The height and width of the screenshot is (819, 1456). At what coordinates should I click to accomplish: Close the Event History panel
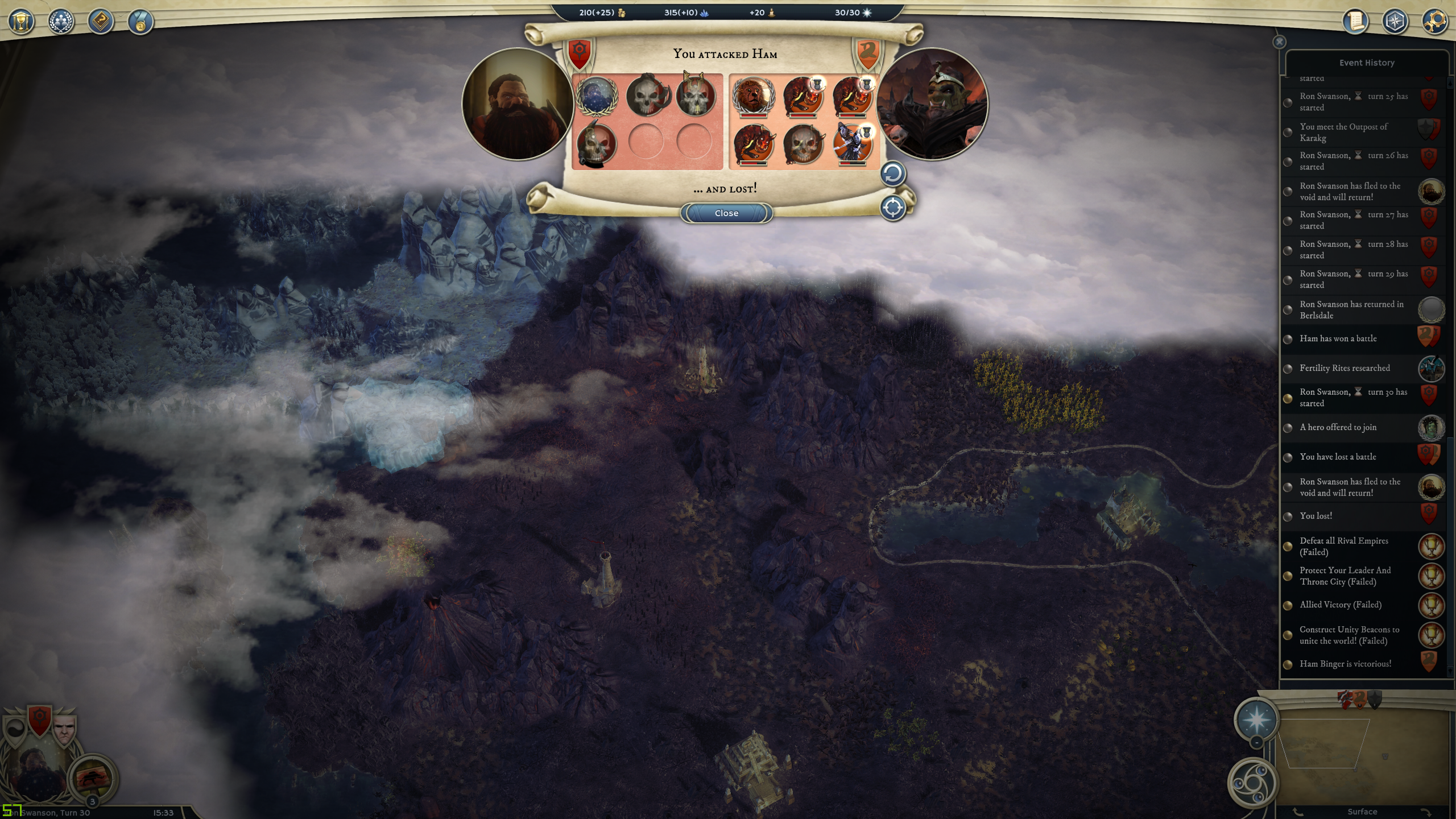coord(1279,42)
